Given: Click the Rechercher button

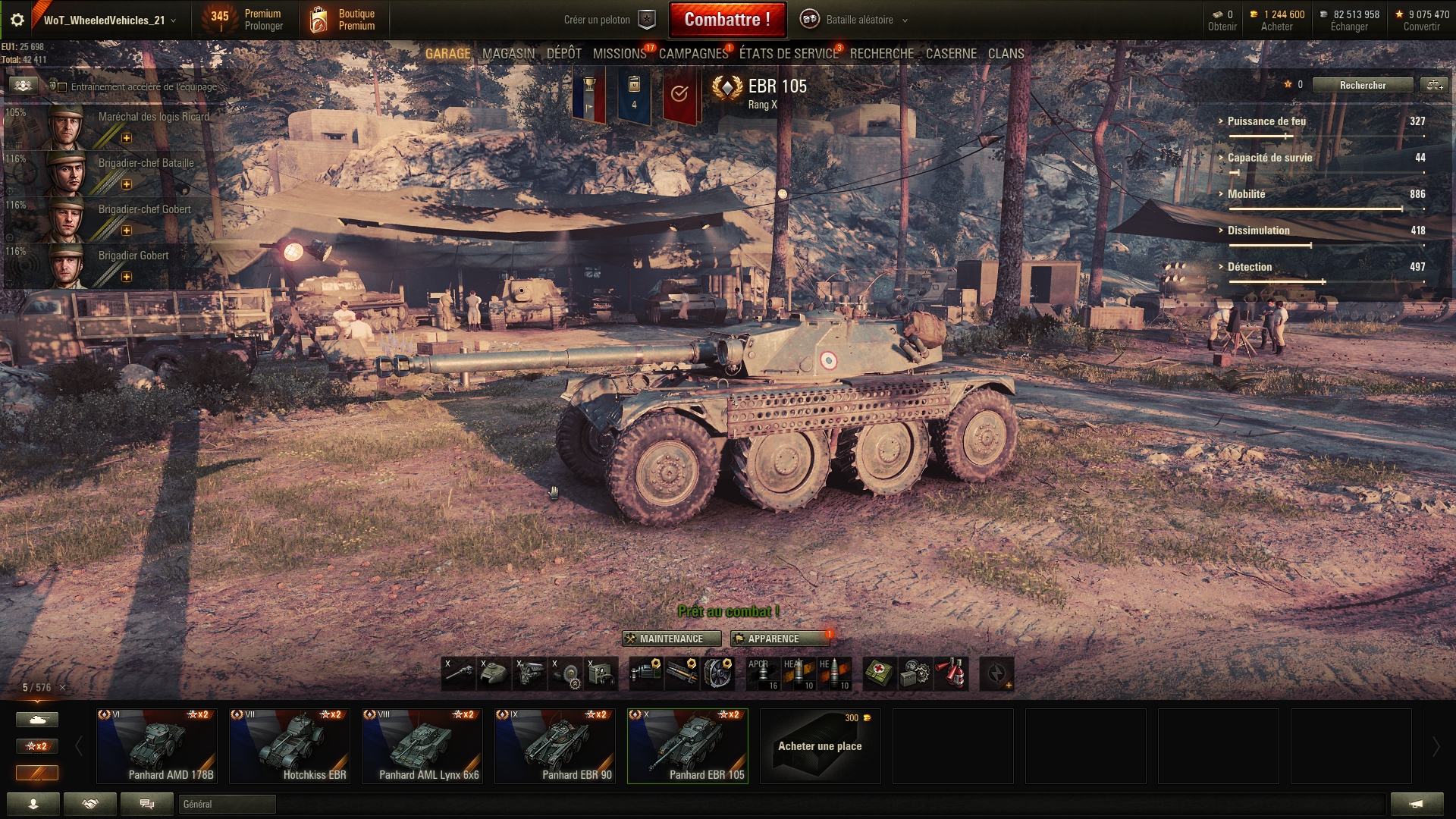Looking at the screenshot, I should tap(1362, 85).
